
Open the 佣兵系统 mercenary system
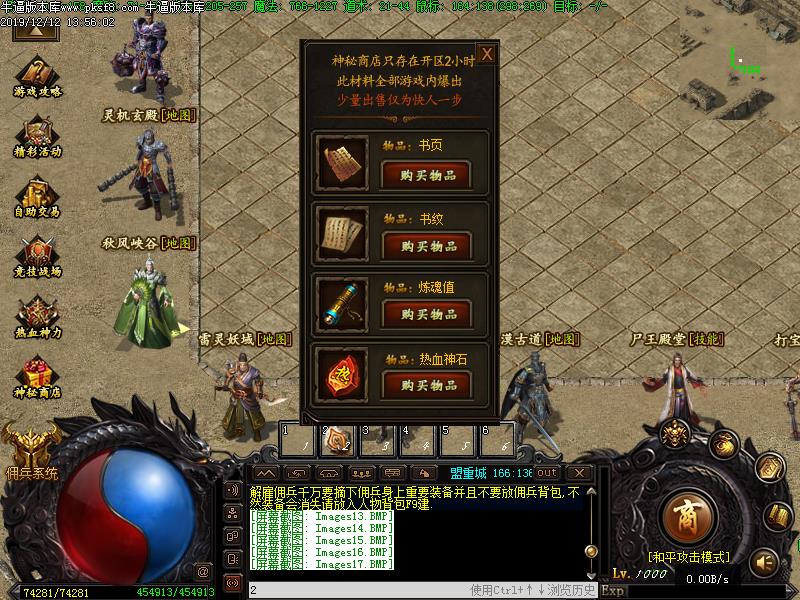click(x=30, y=447)
